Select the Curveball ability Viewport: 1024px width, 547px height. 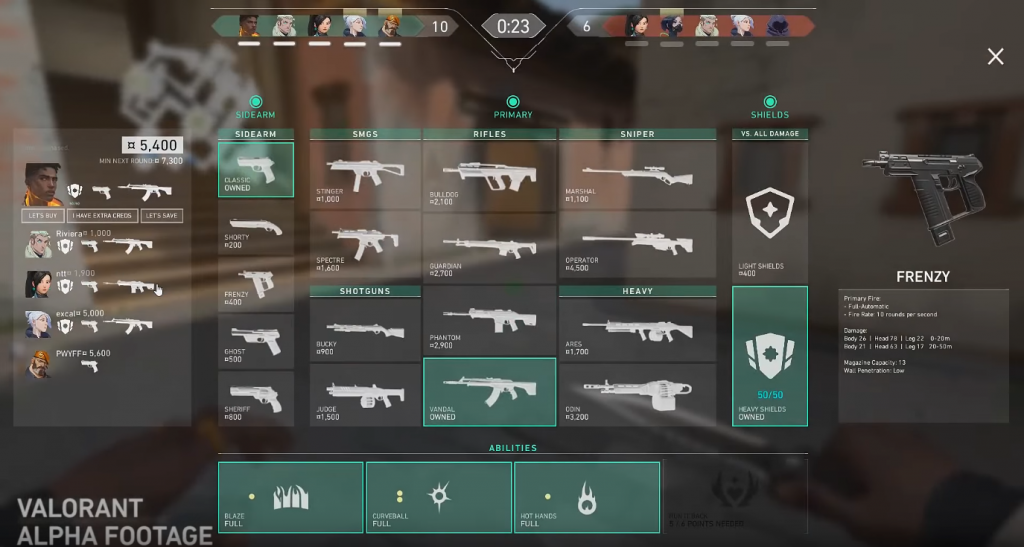tap(438, 496)
